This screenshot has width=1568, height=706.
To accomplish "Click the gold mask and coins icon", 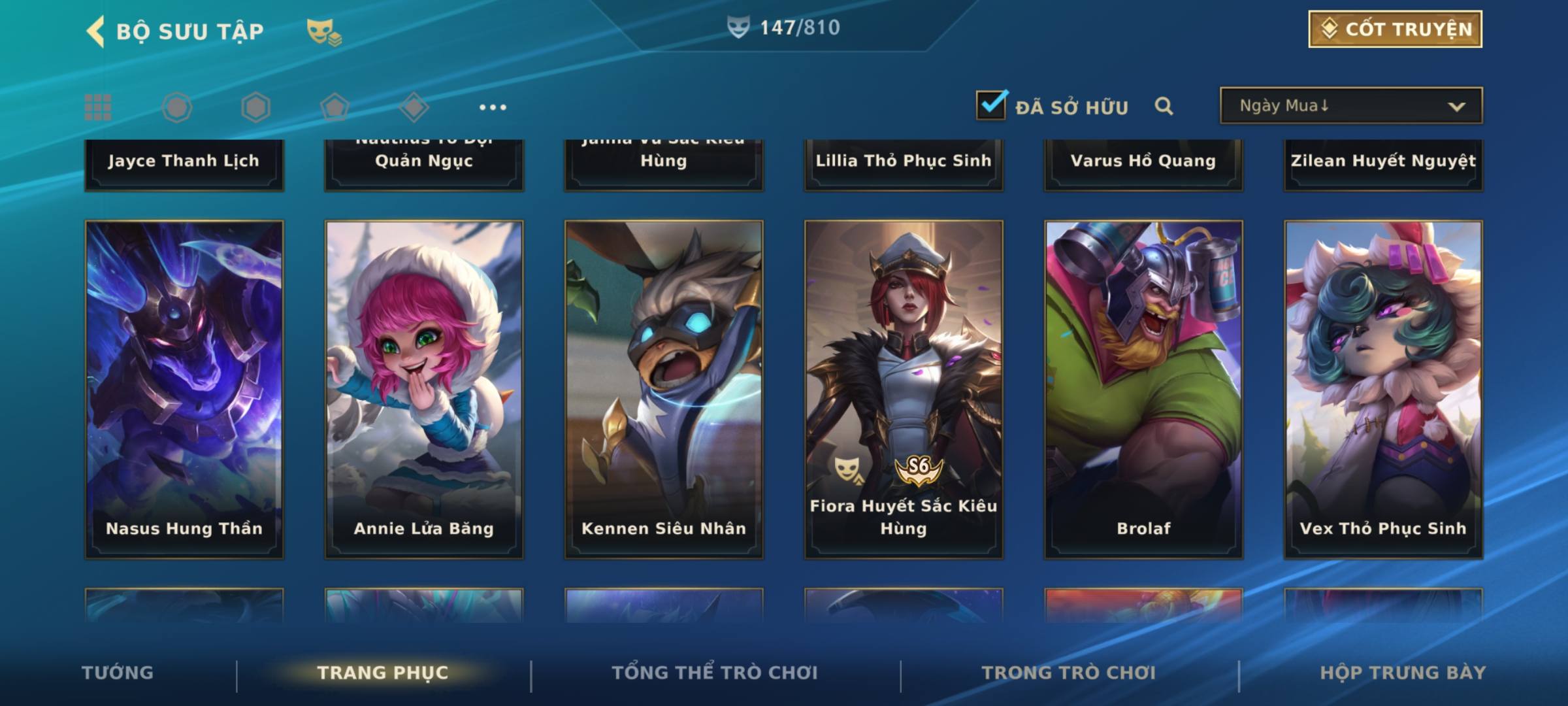I will click(x=323, y=32).
